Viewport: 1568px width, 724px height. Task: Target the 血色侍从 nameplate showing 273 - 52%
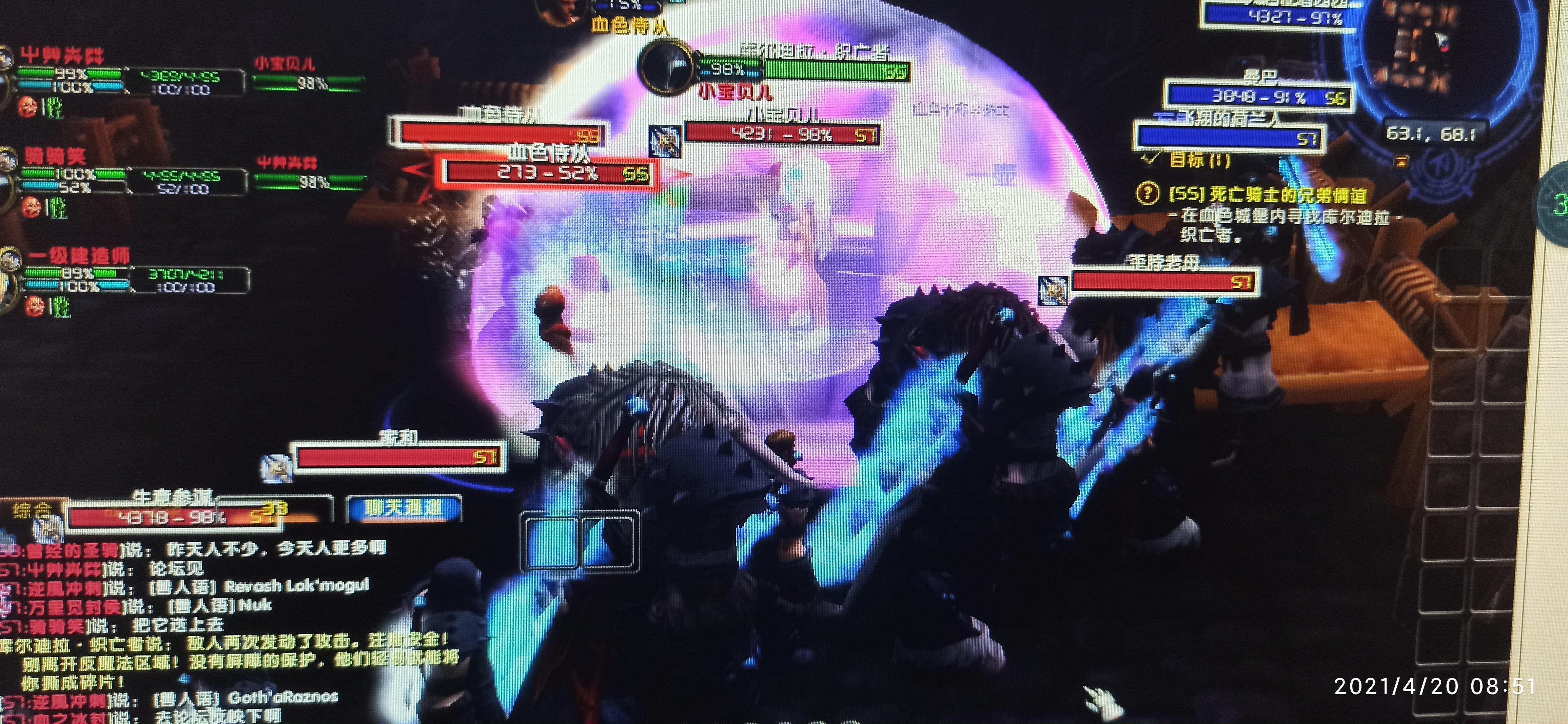(548, 173)
